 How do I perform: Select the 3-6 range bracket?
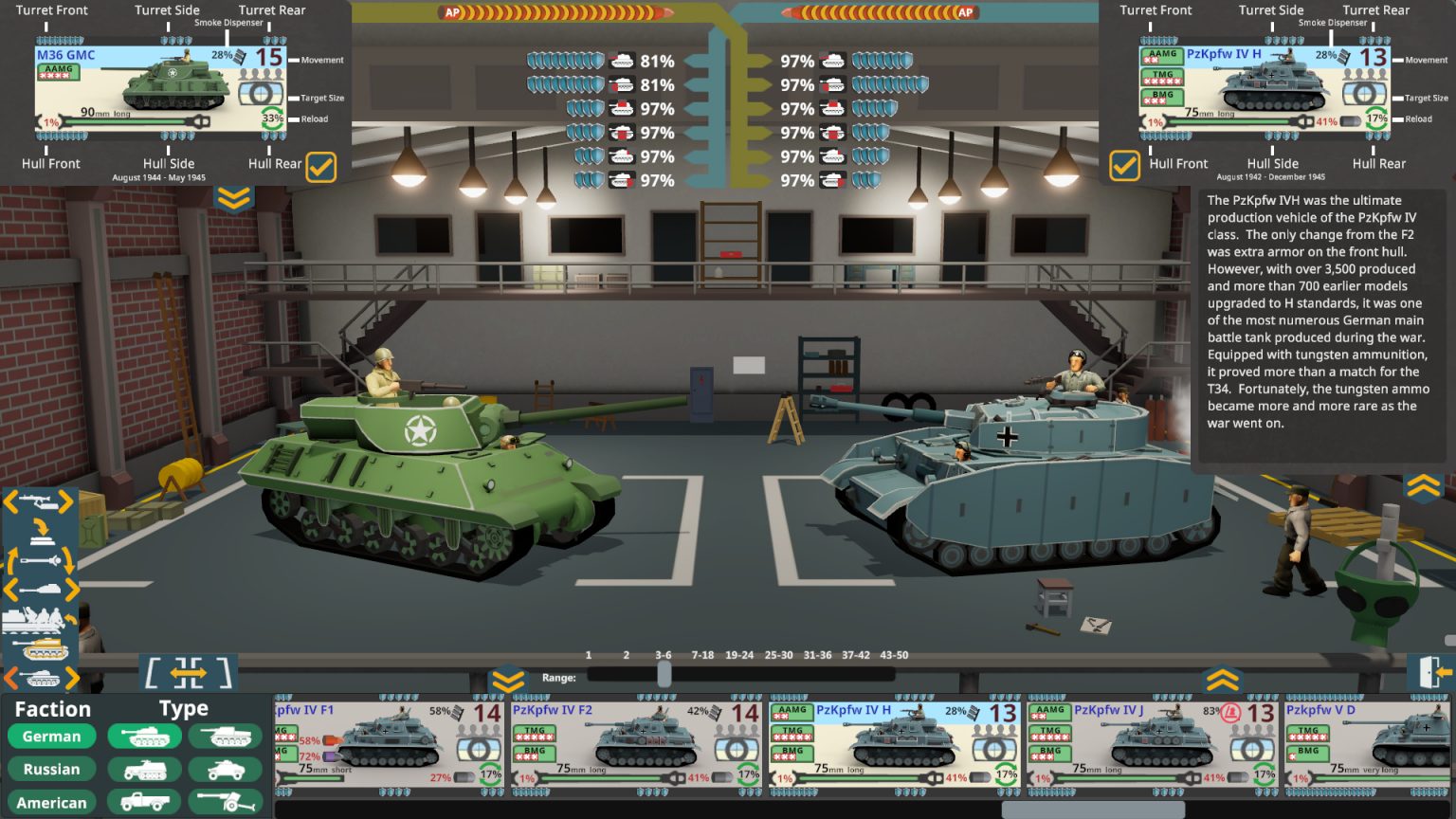coord(664,655)
